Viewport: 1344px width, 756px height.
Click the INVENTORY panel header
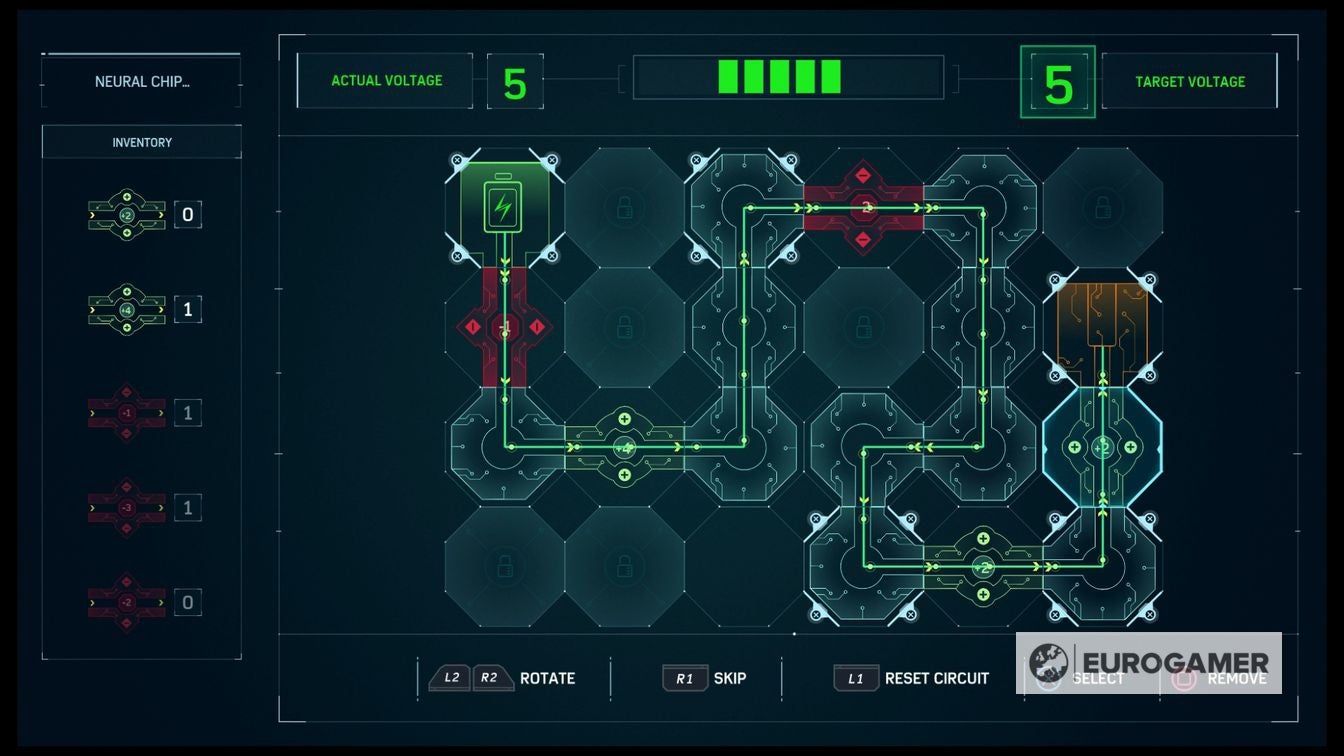140,142
